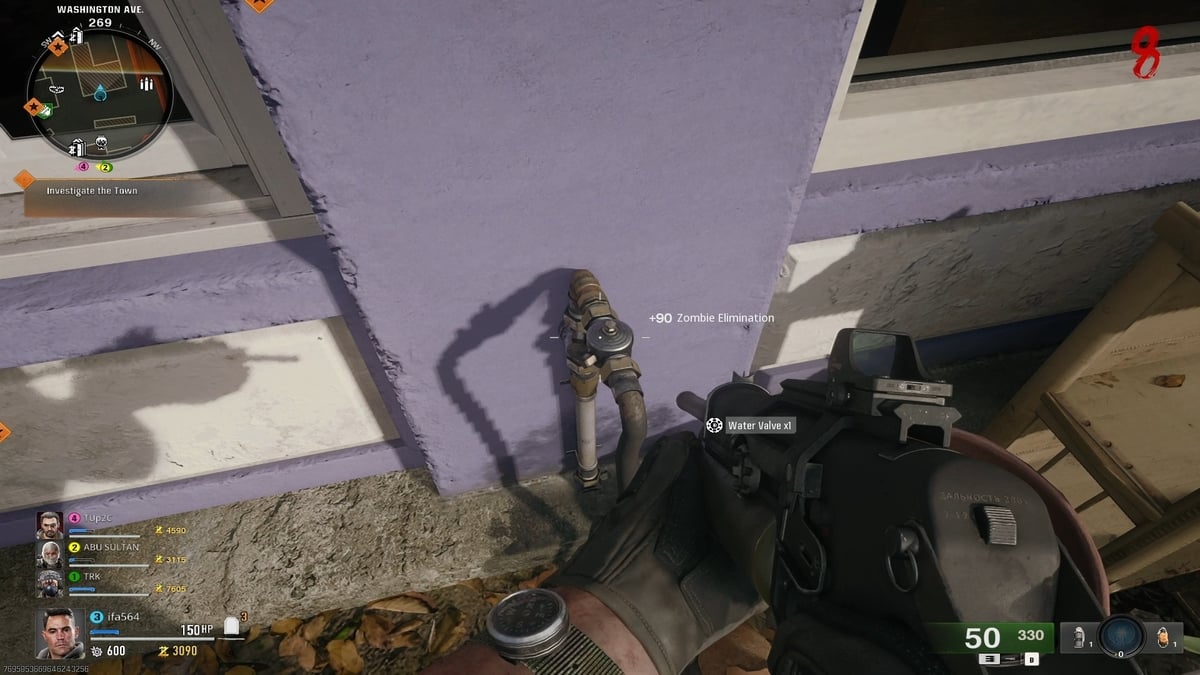Click TUp2C's squad portrait

(x=49, y=524)
